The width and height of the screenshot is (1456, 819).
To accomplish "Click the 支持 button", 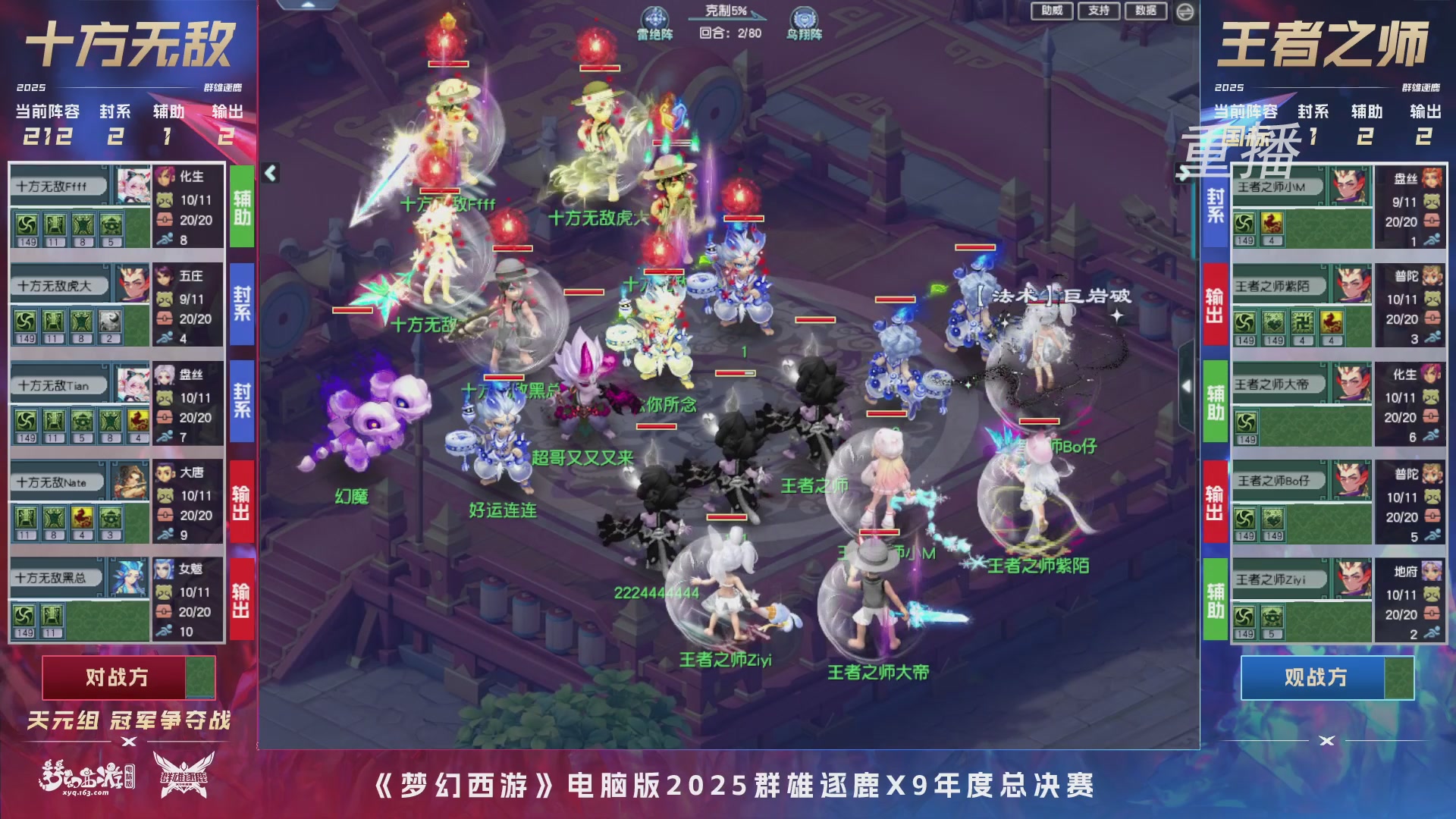I will tap(1100, 11).
